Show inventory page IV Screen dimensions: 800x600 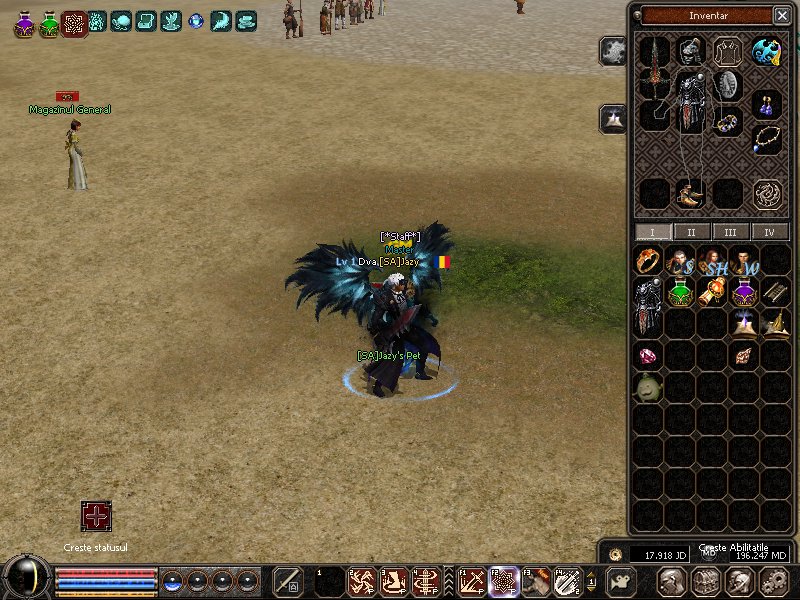click(x=769, y=232)
